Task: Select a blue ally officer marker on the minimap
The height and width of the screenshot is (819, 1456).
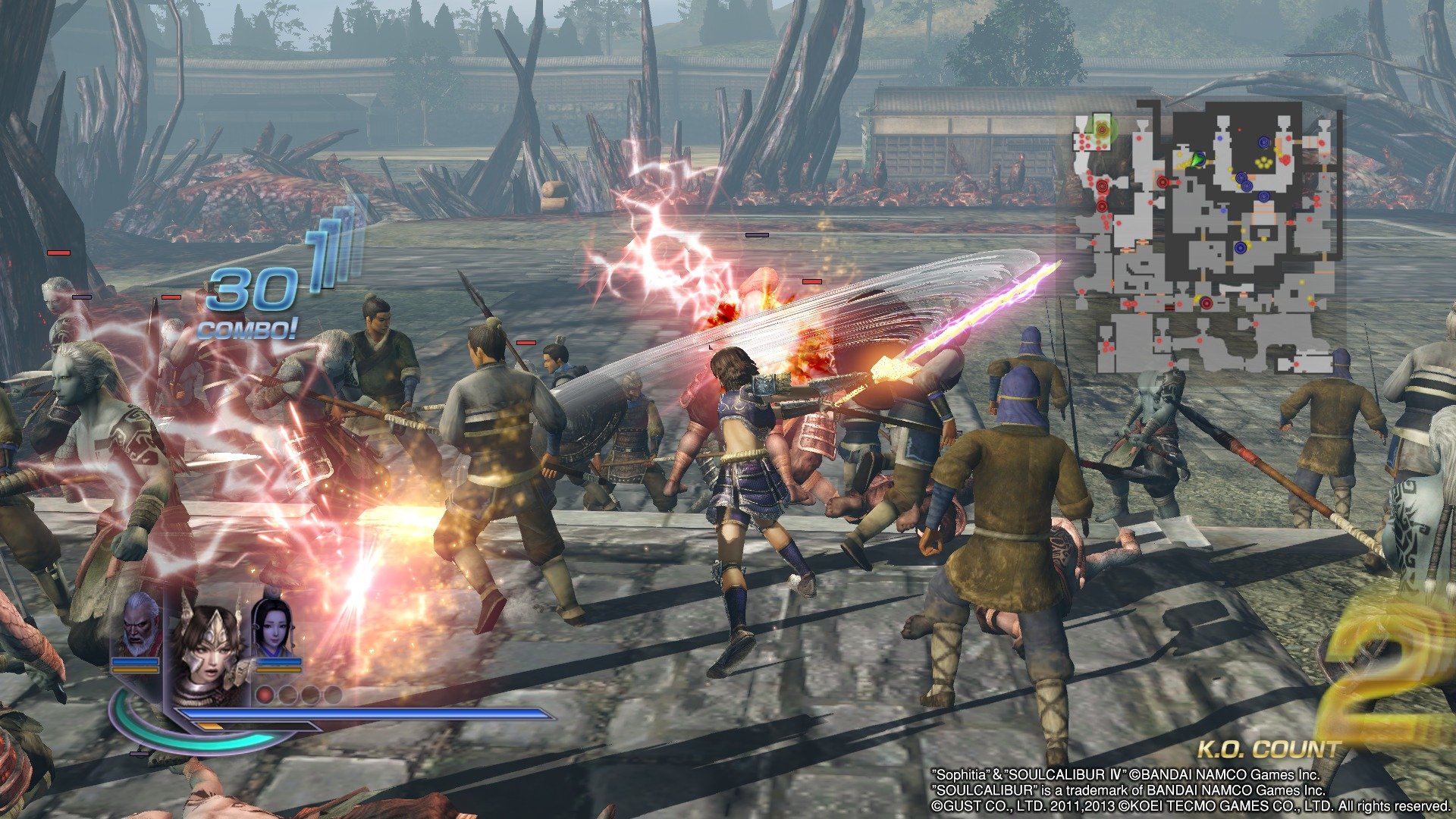Action: (x=1263, y=142)
